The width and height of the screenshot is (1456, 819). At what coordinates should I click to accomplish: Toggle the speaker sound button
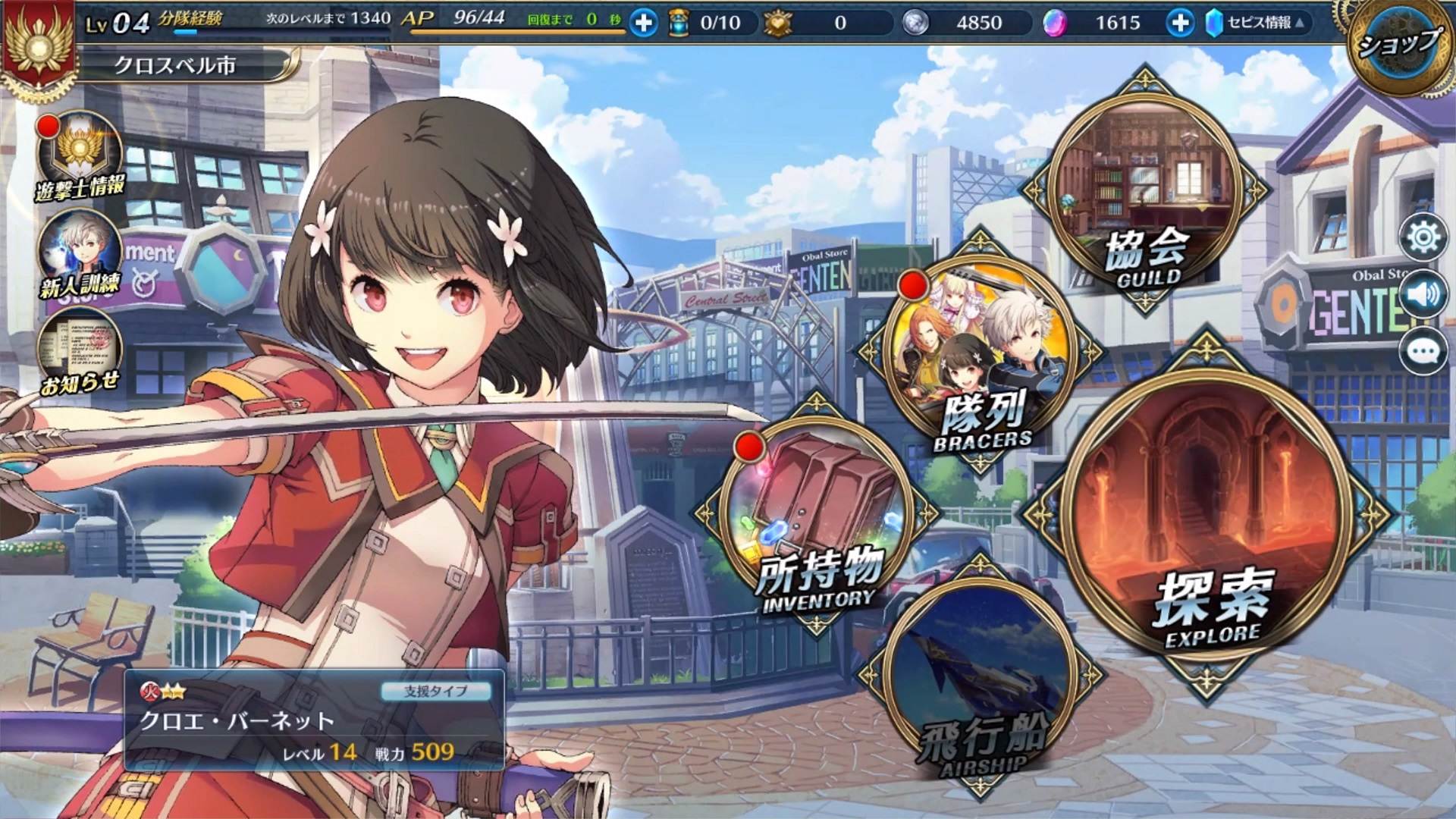pos(1423,294)
